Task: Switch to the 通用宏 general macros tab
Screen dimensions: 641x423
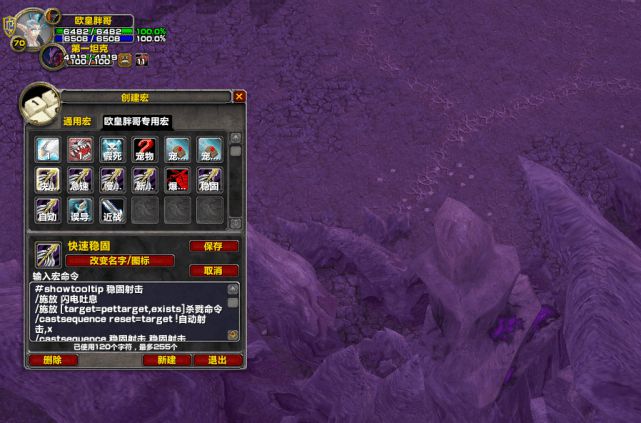Action: (x=77, y=121)
